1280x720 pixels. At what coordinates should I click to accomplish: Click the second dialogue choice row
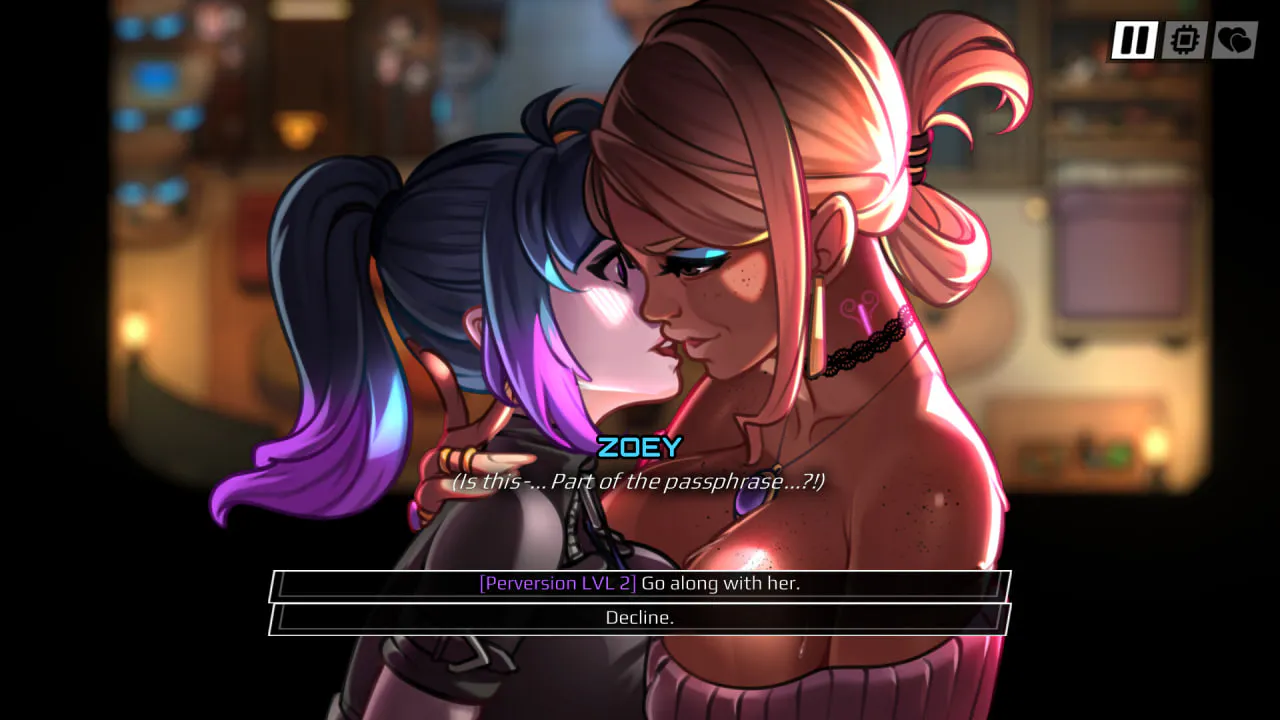tap(638, 617)
